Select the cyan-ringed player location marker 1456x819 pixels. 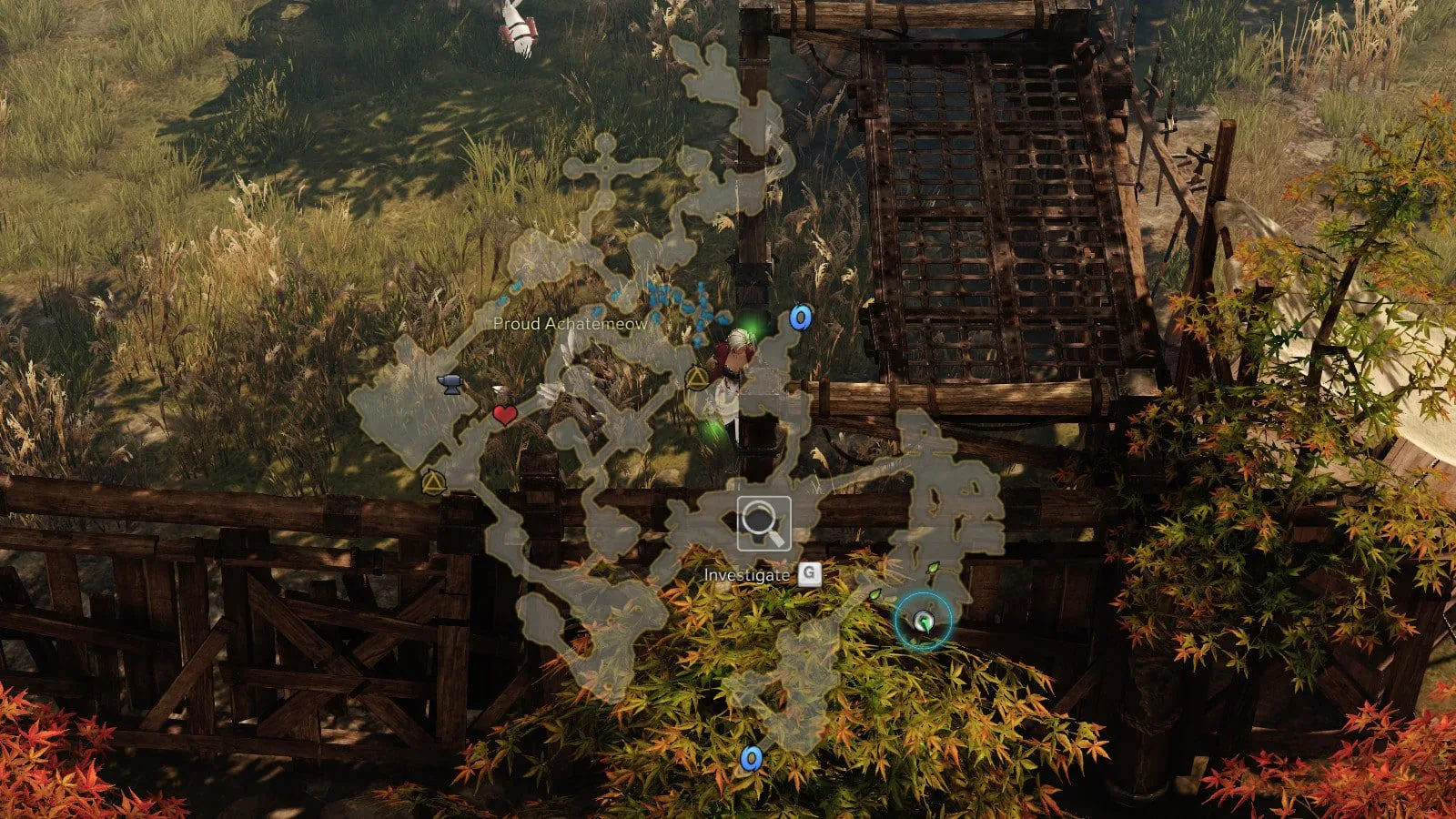pos(924,622)
